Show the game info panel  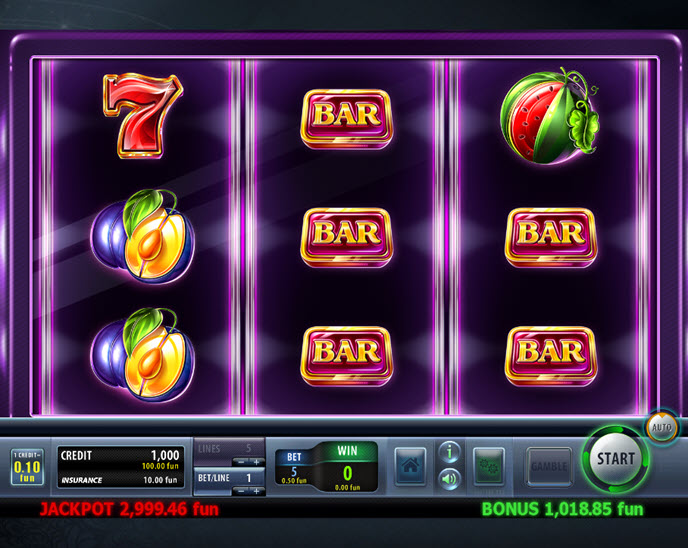click(450, 453)
